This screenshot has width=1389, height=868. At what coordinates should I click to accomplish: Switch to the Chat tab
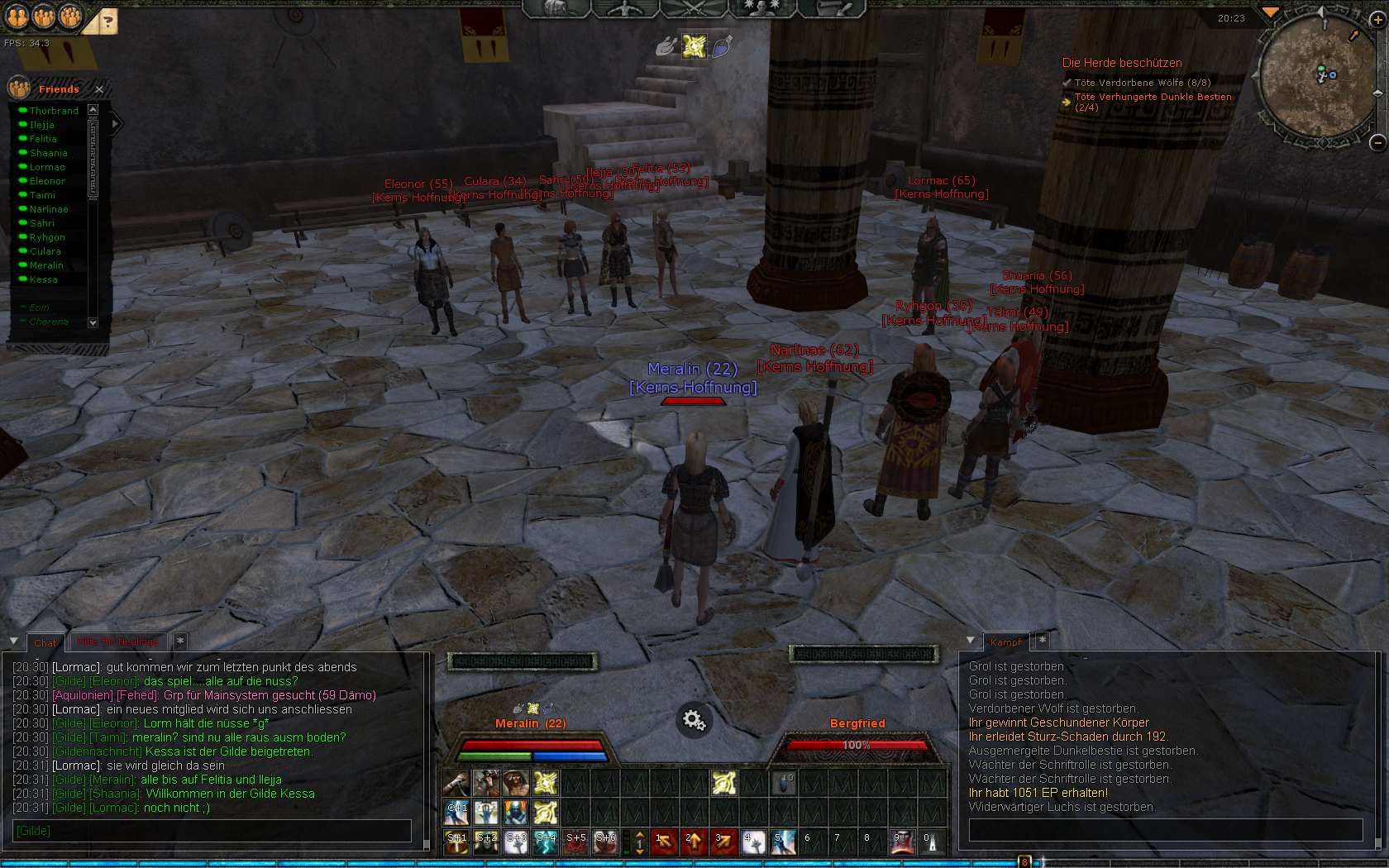click(45, 642)
